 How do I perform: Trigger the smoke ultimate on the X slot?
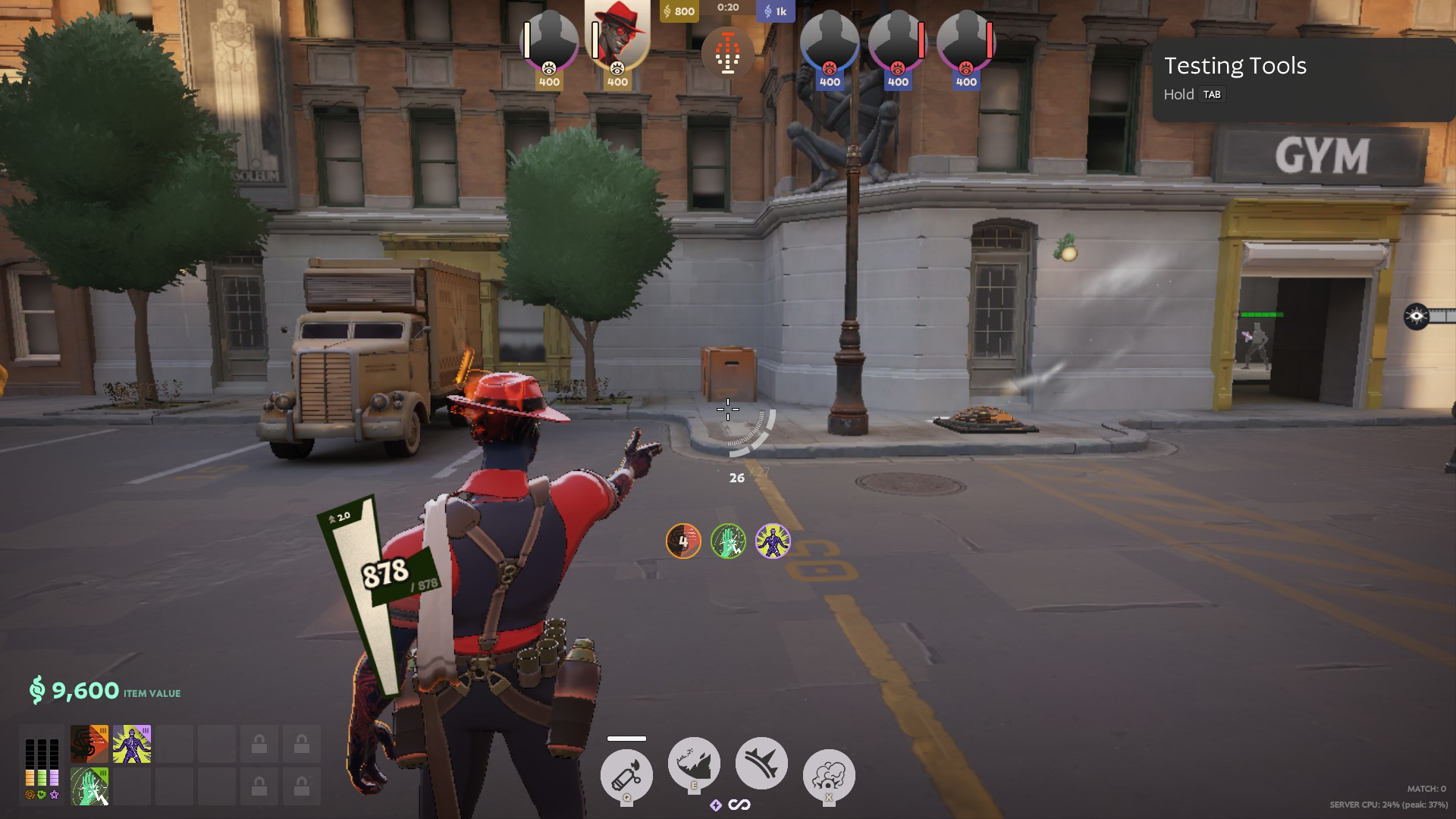(x=829, y=773)
